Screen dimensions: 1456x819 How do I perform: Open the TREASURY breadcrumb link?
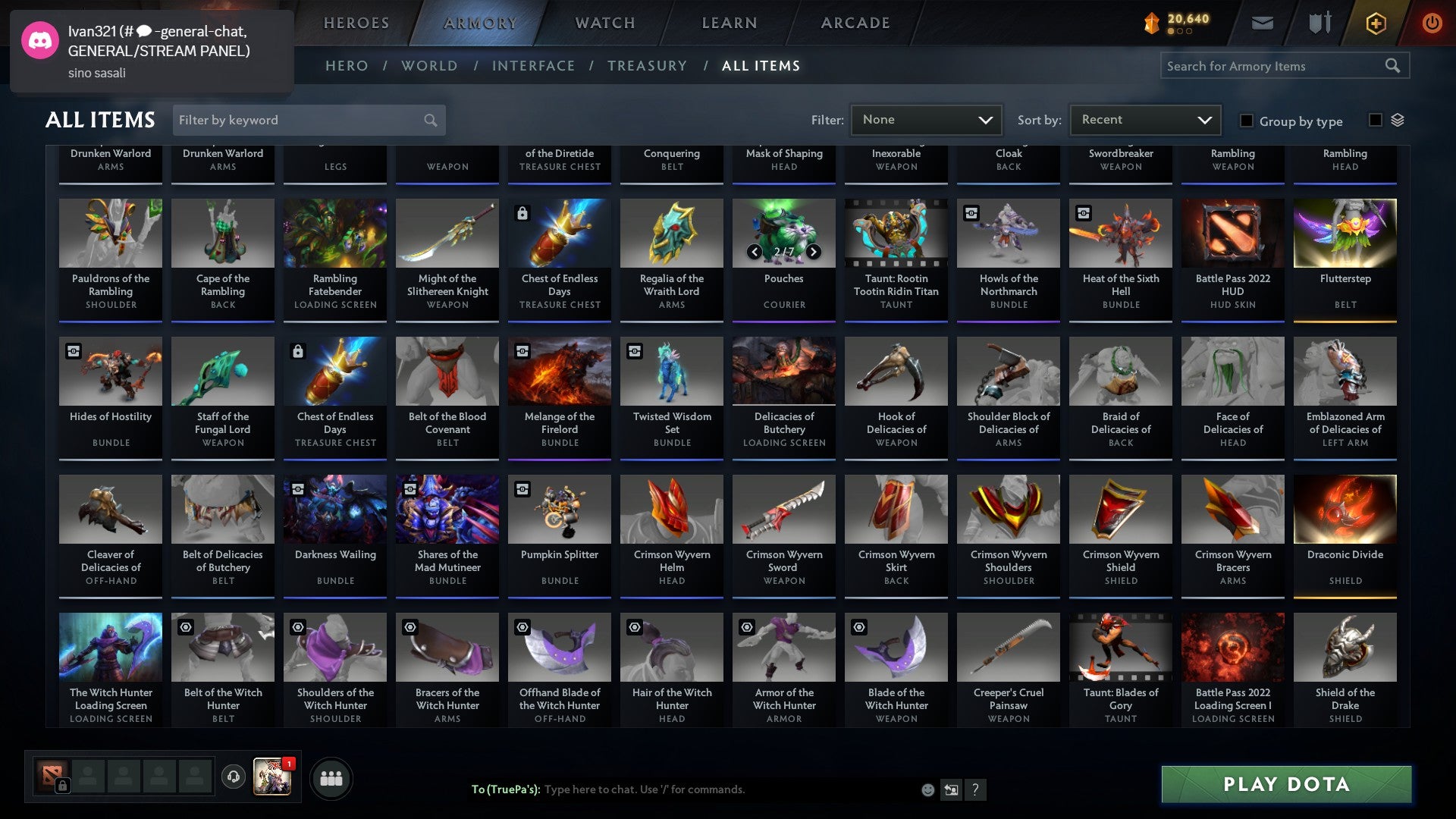[x=648, y=66]
